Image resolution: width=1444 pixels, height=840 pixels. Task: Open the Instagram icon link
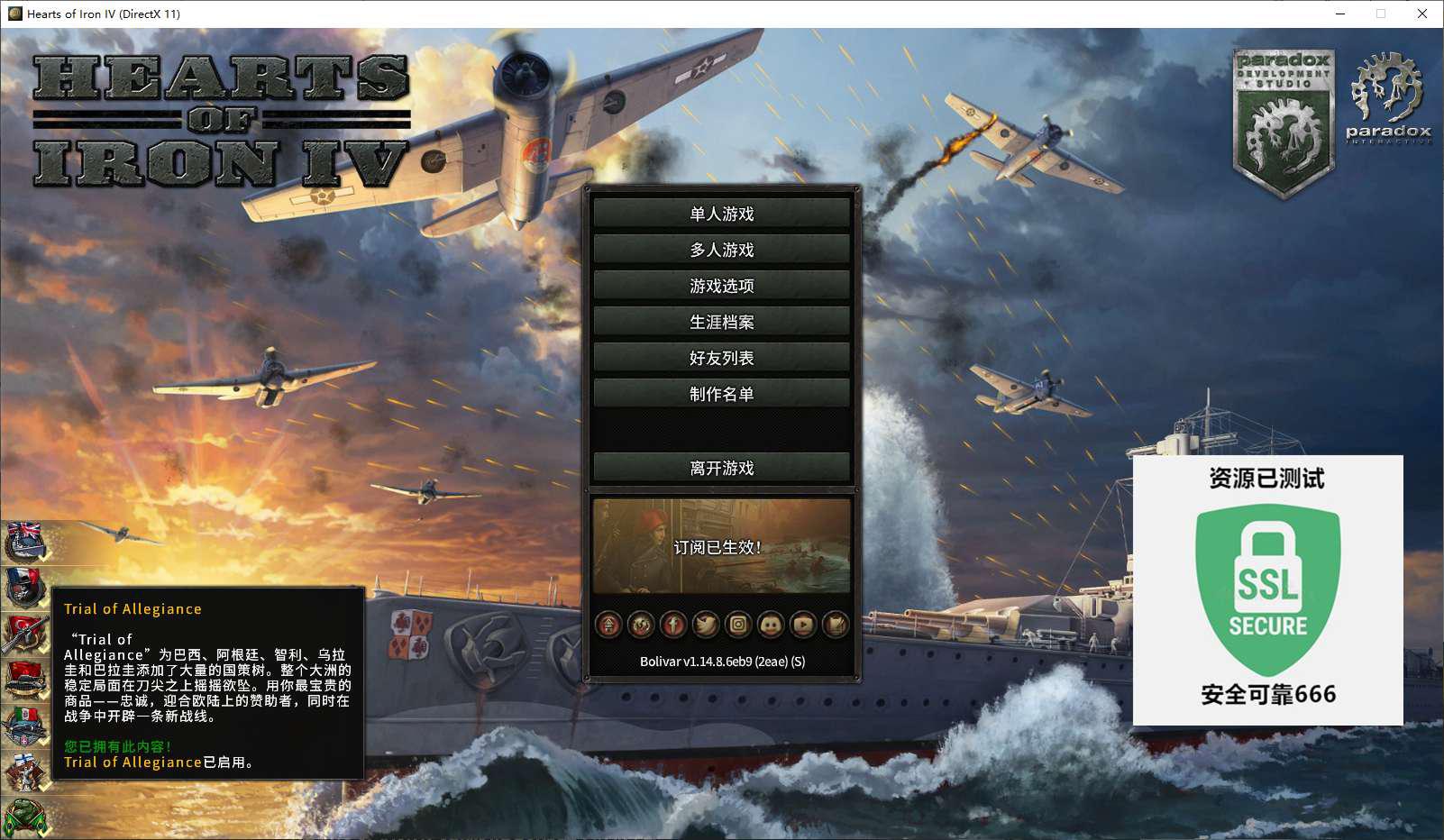pyautogui.click(x=738, y=624)
